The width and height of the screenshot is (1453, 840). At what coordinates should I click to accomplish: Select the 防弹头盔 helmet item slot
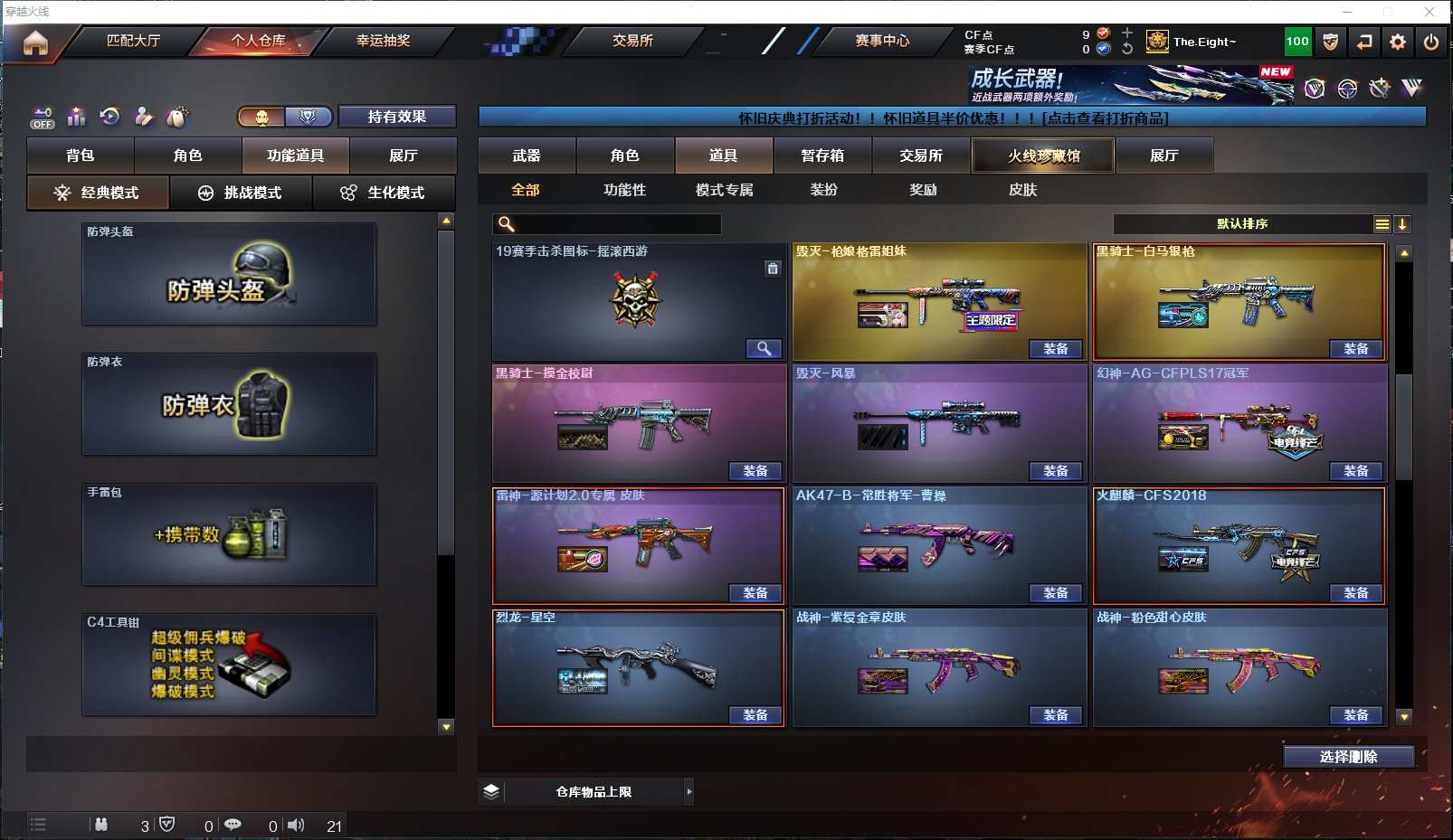(x=229, y=274)
